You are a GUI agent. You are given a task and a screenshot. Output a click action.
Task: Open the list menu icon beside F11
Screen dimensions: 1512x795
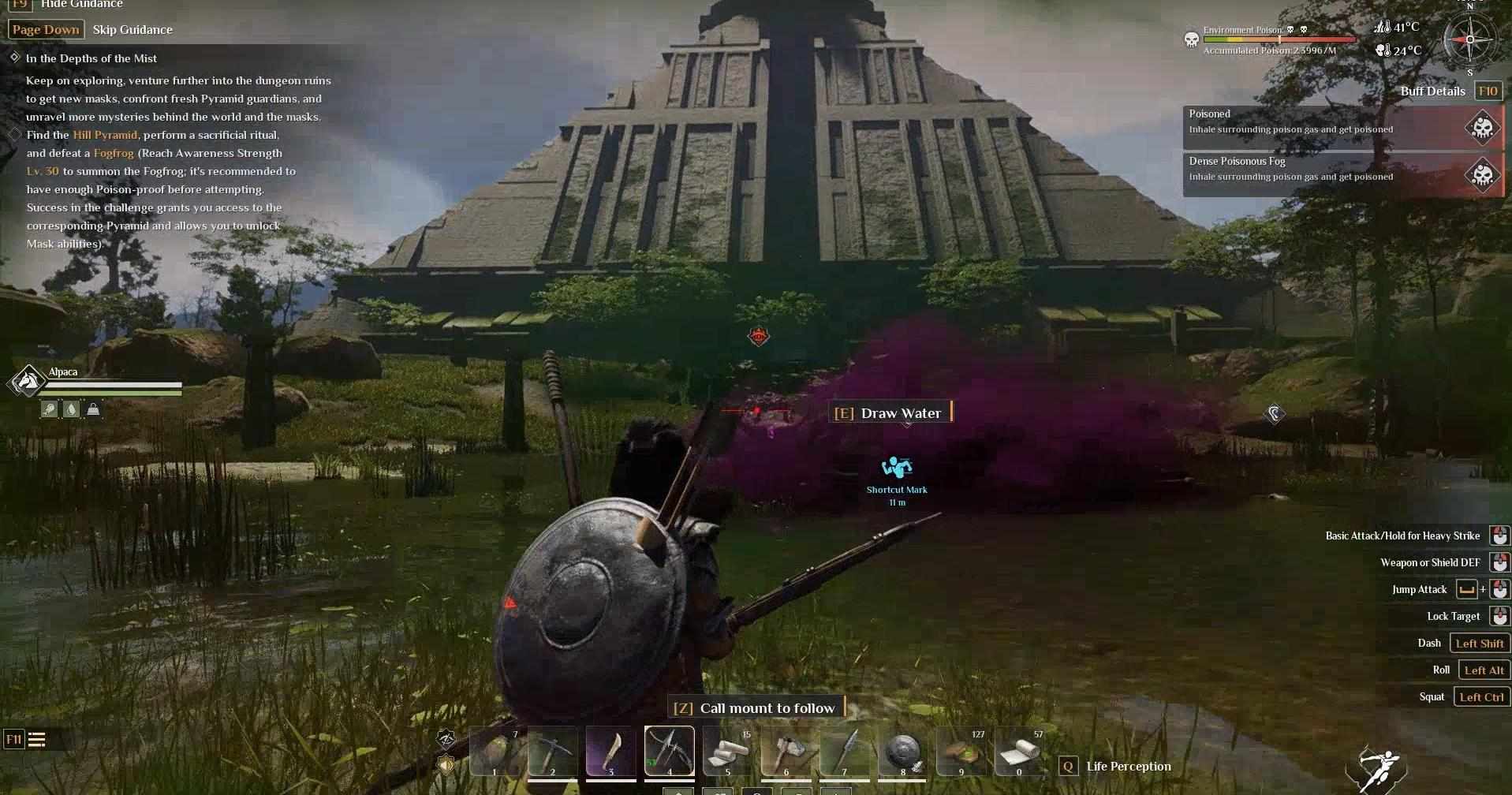point(37,740)
